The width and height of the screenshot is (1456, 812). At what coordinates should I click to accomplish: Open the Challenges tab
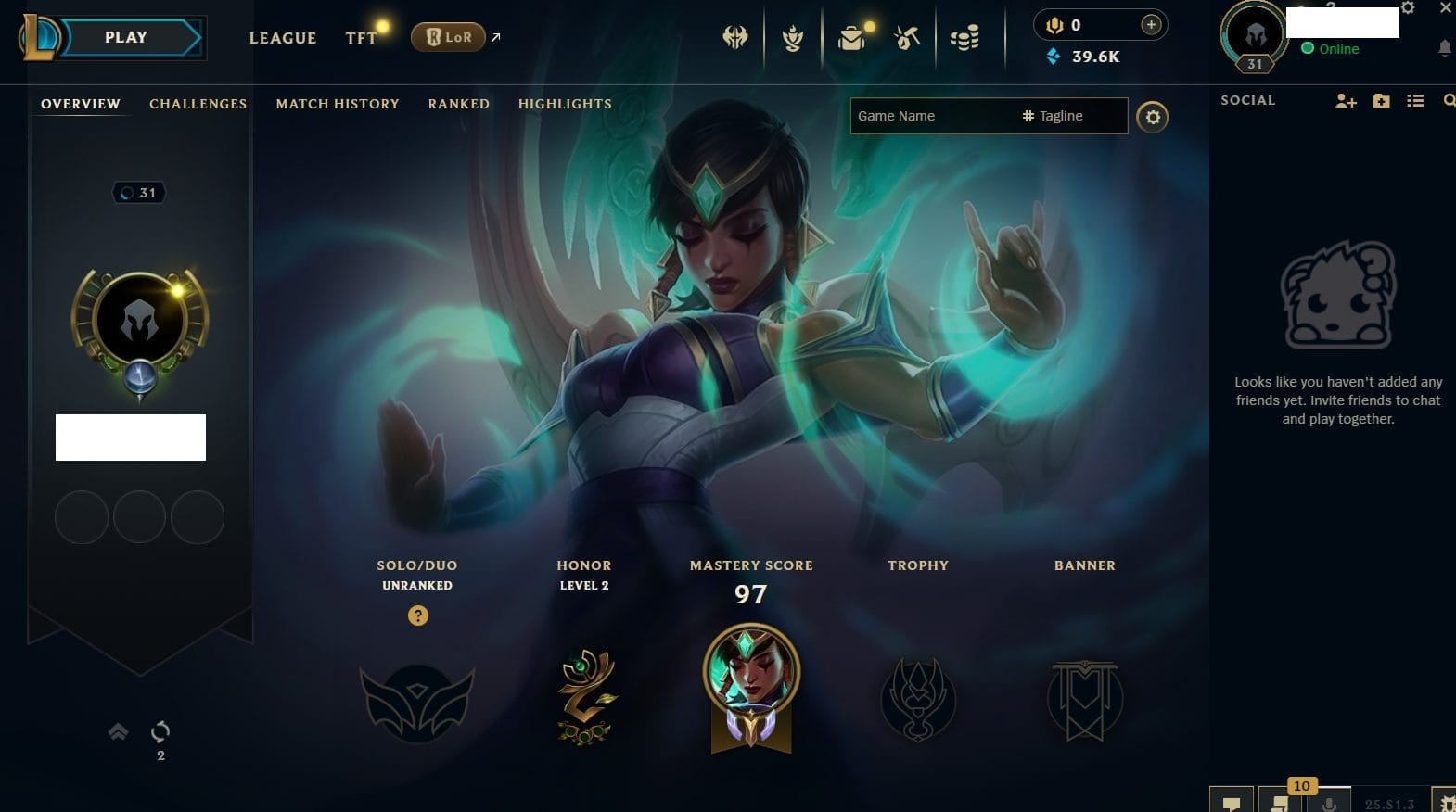click(198, 104)
